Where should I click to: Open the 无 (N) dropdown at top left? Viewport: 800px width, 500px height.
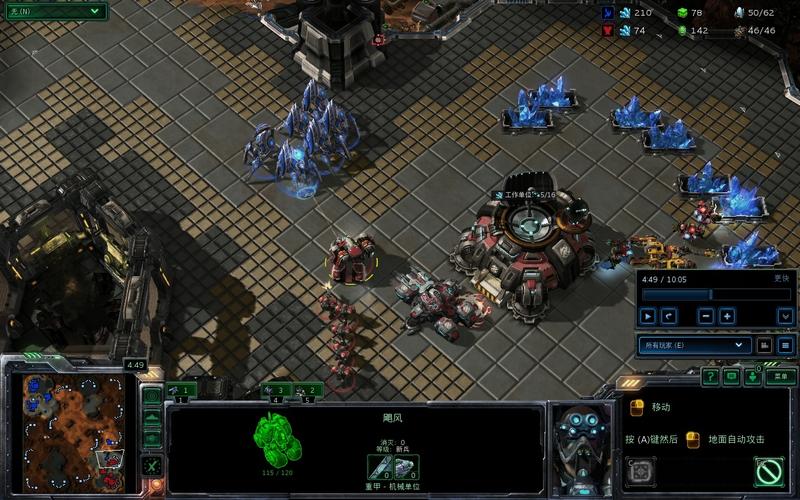click(54, 11)
